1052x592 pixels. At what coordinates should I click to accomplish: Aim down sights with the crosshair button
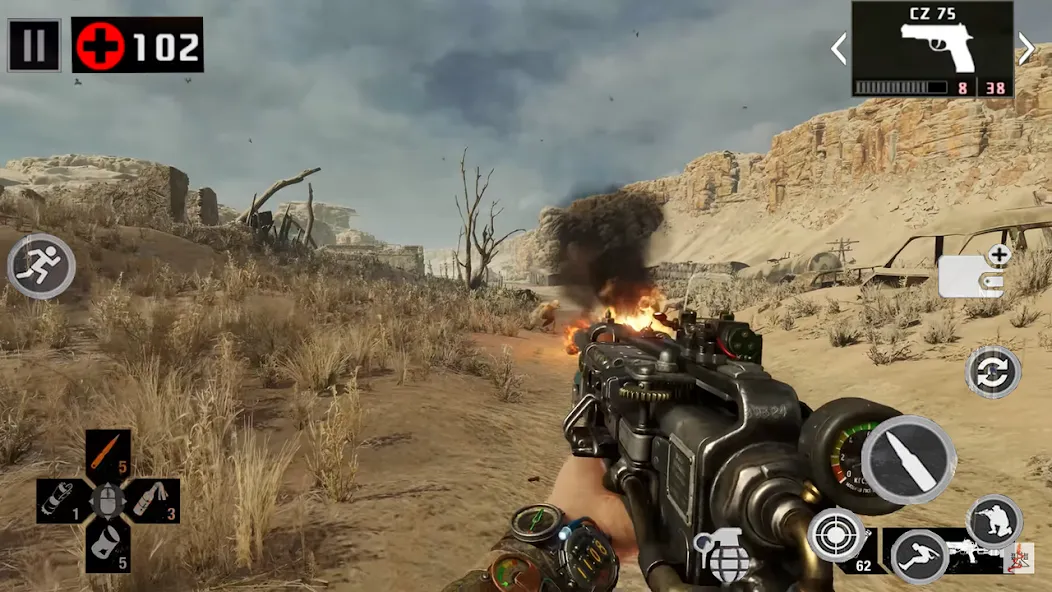(x=836, y=534)
